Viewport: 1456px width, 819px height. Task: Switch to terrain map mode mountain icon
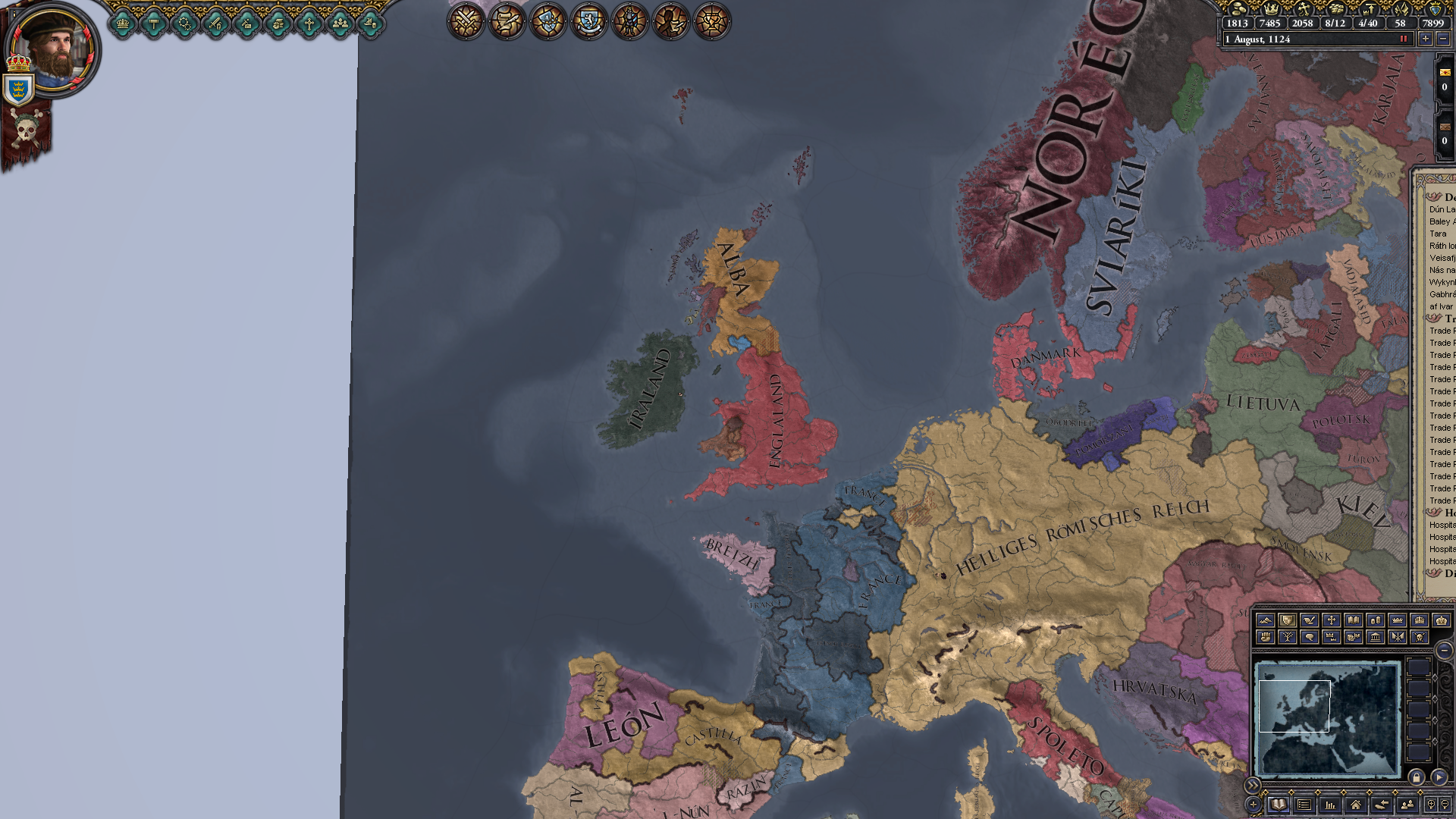click(1266, 620)
